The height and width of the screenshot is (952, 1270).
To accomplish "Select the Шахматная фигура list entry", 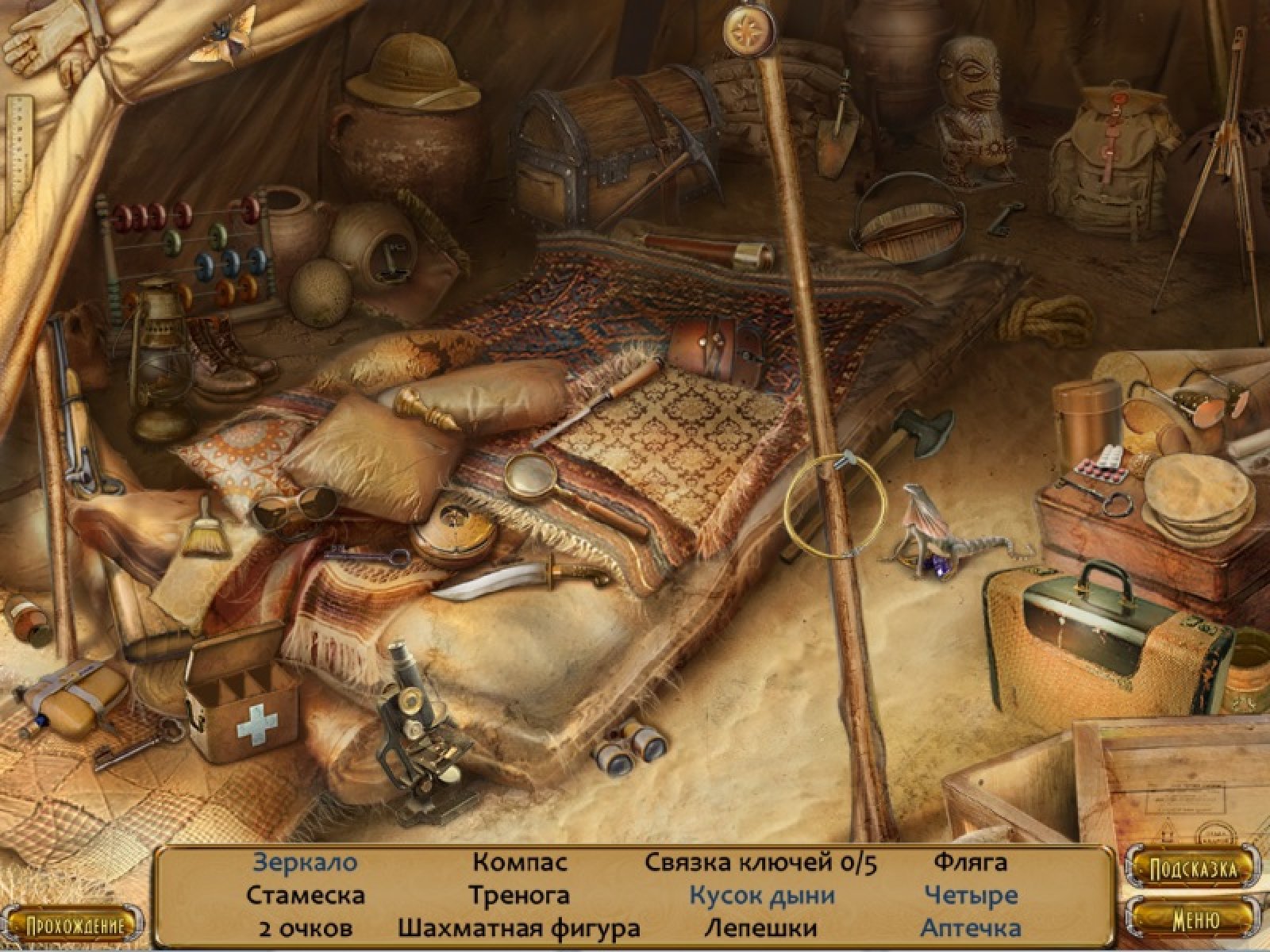I will click(519, 927).
